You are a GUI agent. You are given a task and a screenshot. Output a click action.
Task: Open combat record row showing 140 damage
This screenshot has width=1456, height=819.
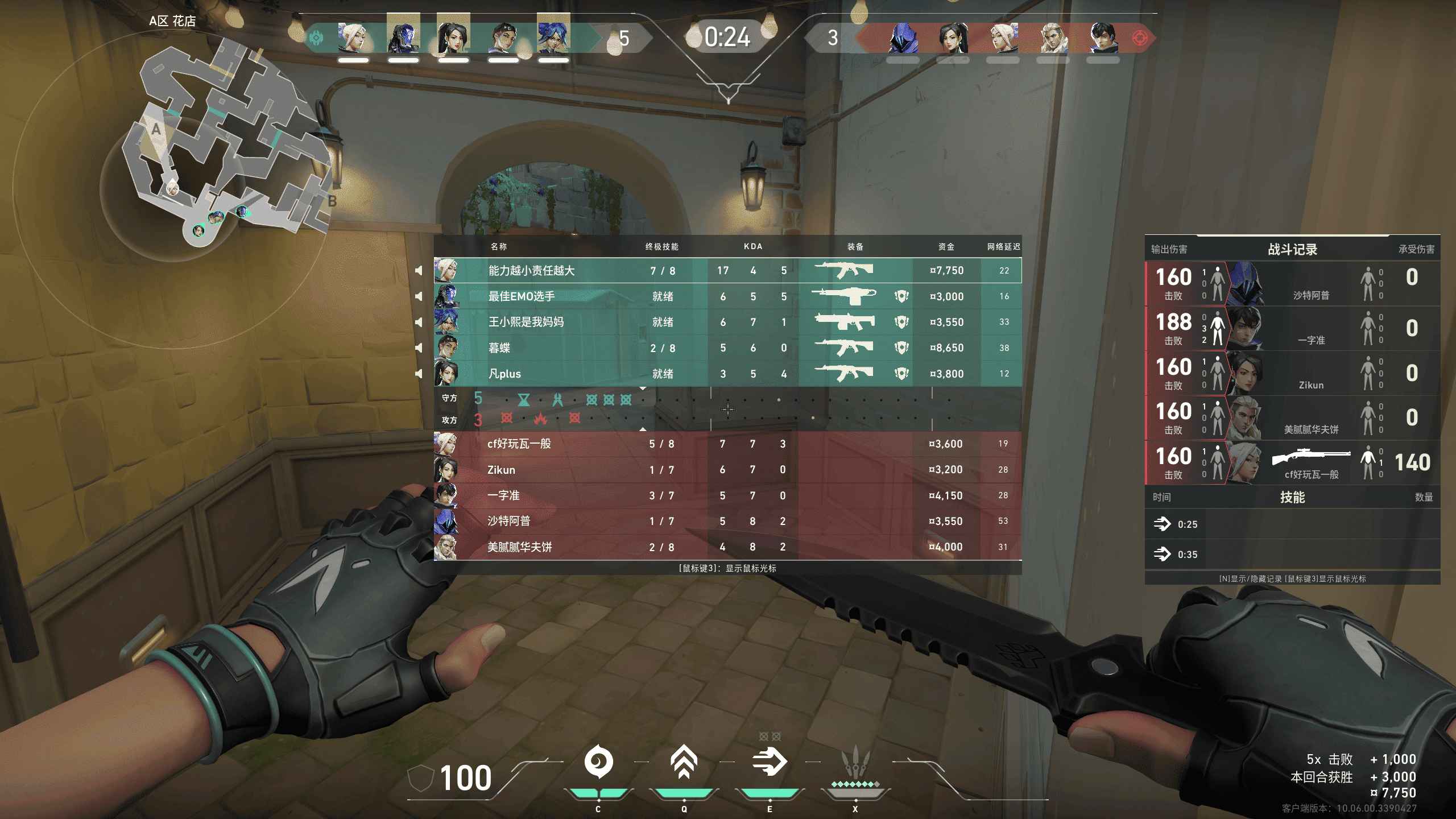click(1292, 462)
